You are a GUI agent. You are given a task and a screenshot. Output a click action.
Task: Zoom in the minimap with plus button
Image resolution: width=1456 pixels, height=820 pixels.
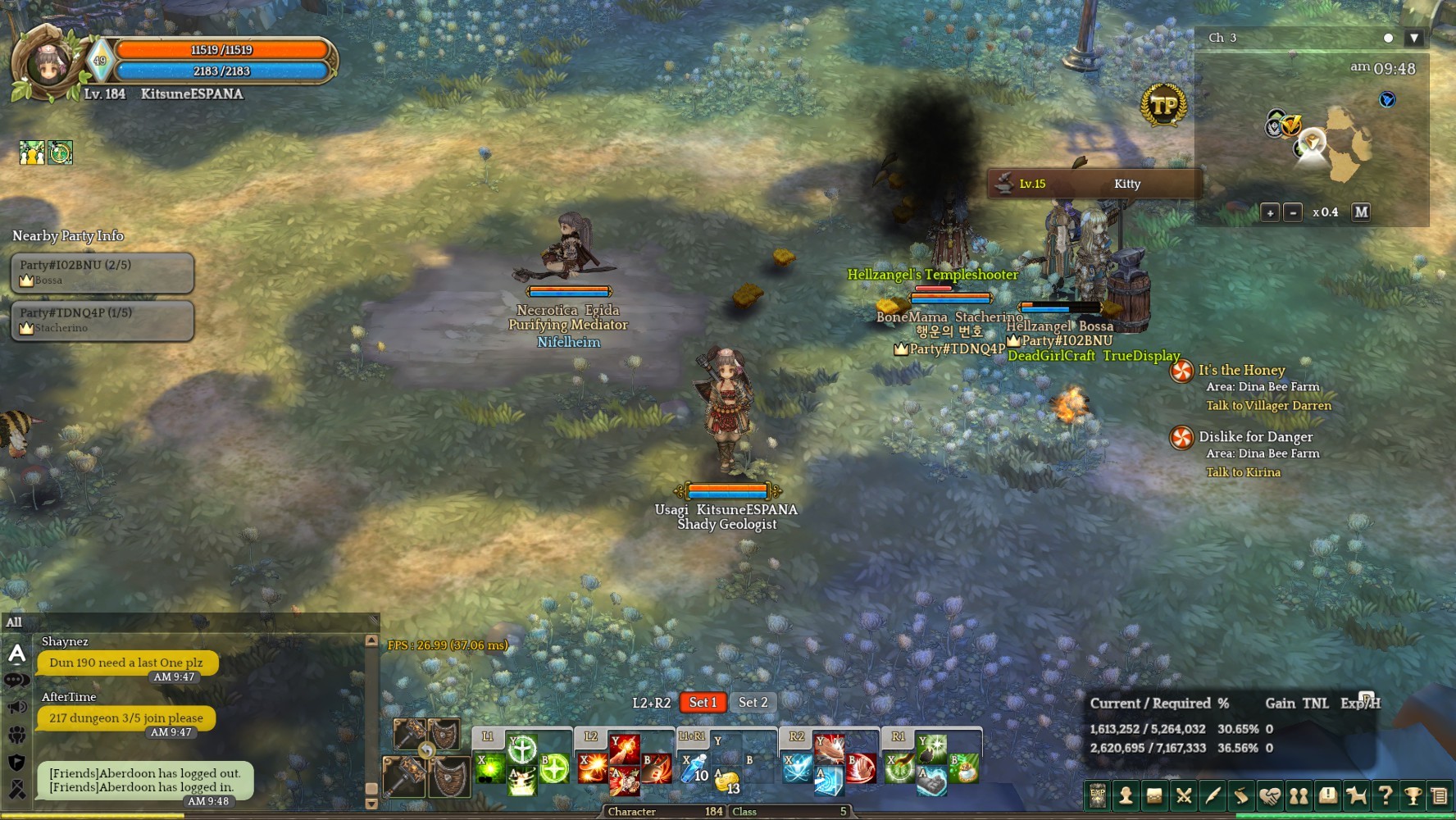coord(1270,212)
